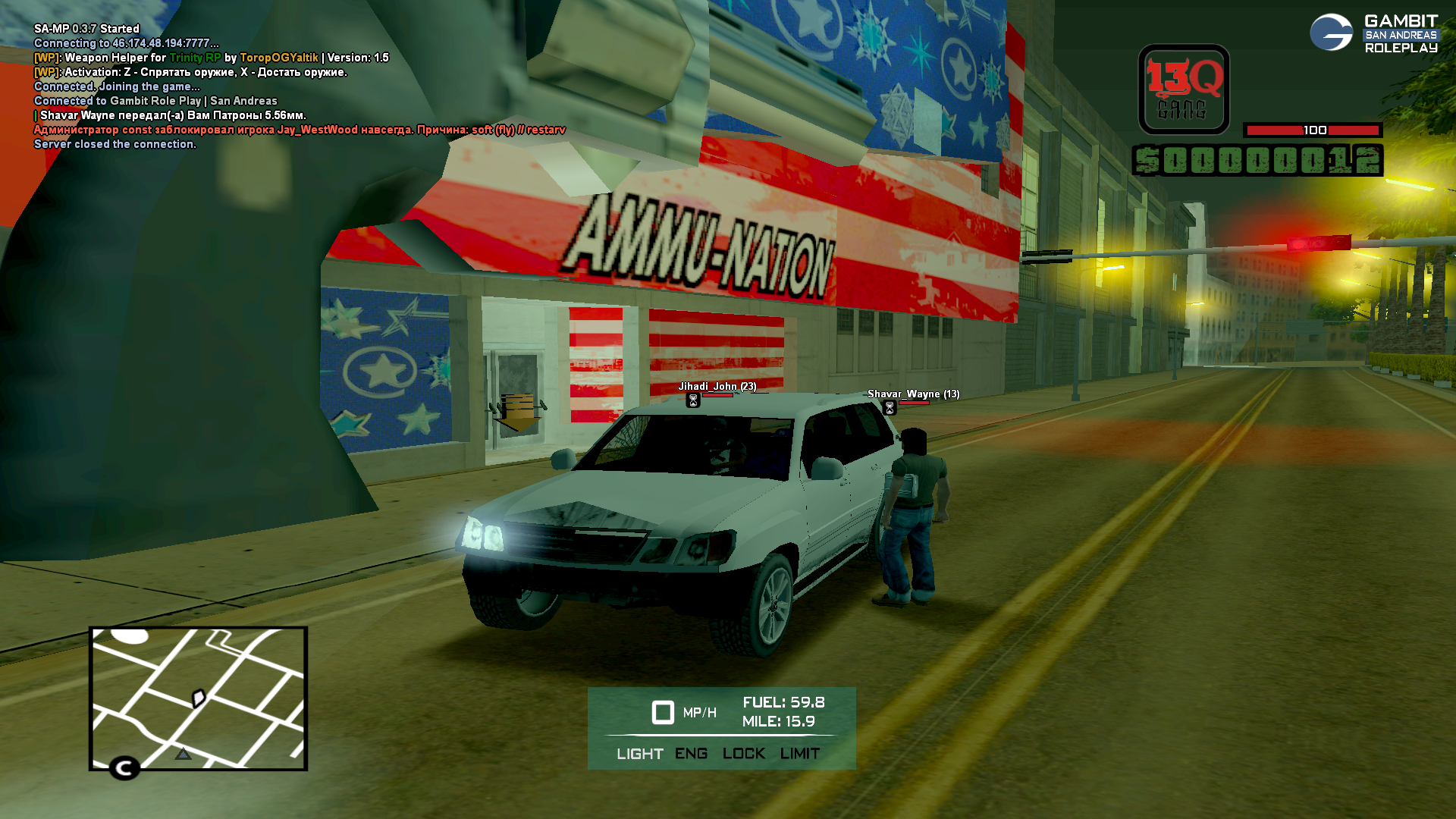Click the 'Server closed the connection' chat line
1456x819 pixels.
click(115, 144)
